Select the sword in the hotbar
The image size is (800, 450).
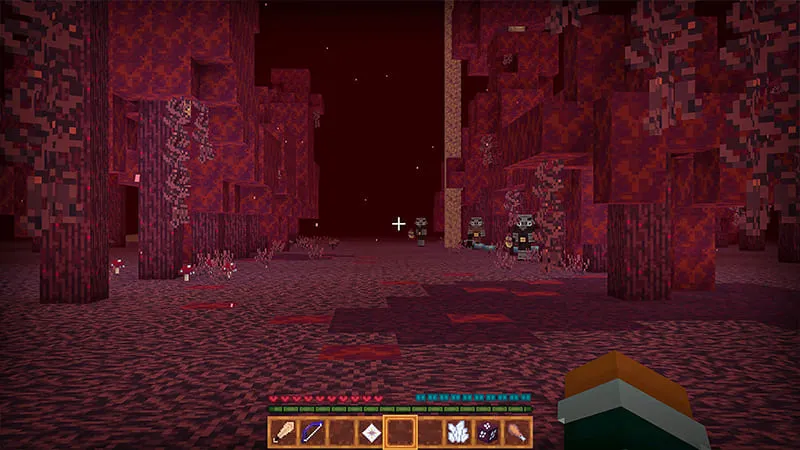pos(283,433)
